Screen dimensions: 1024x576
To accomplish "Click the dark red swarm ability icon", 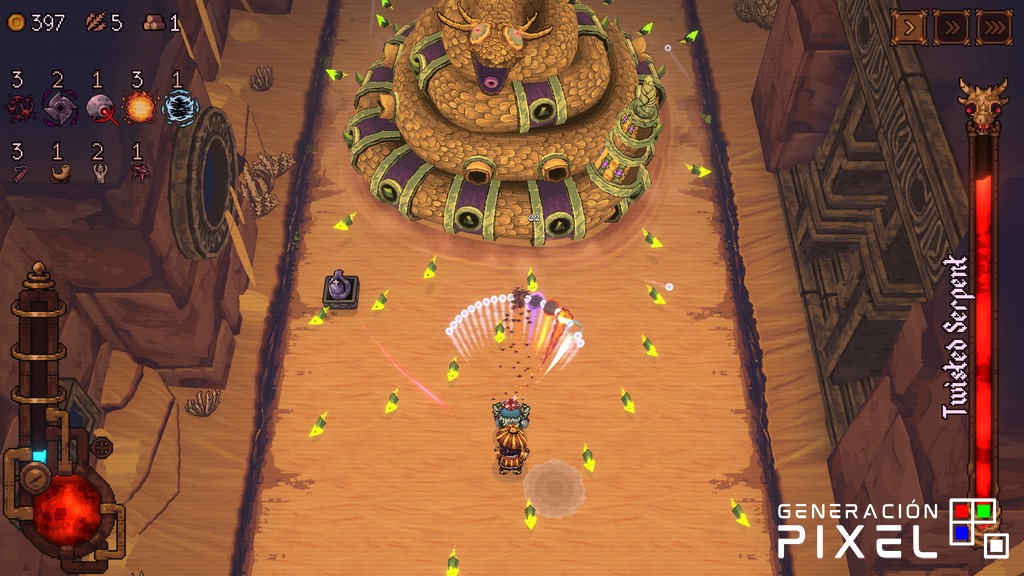I will coord(19,107).
